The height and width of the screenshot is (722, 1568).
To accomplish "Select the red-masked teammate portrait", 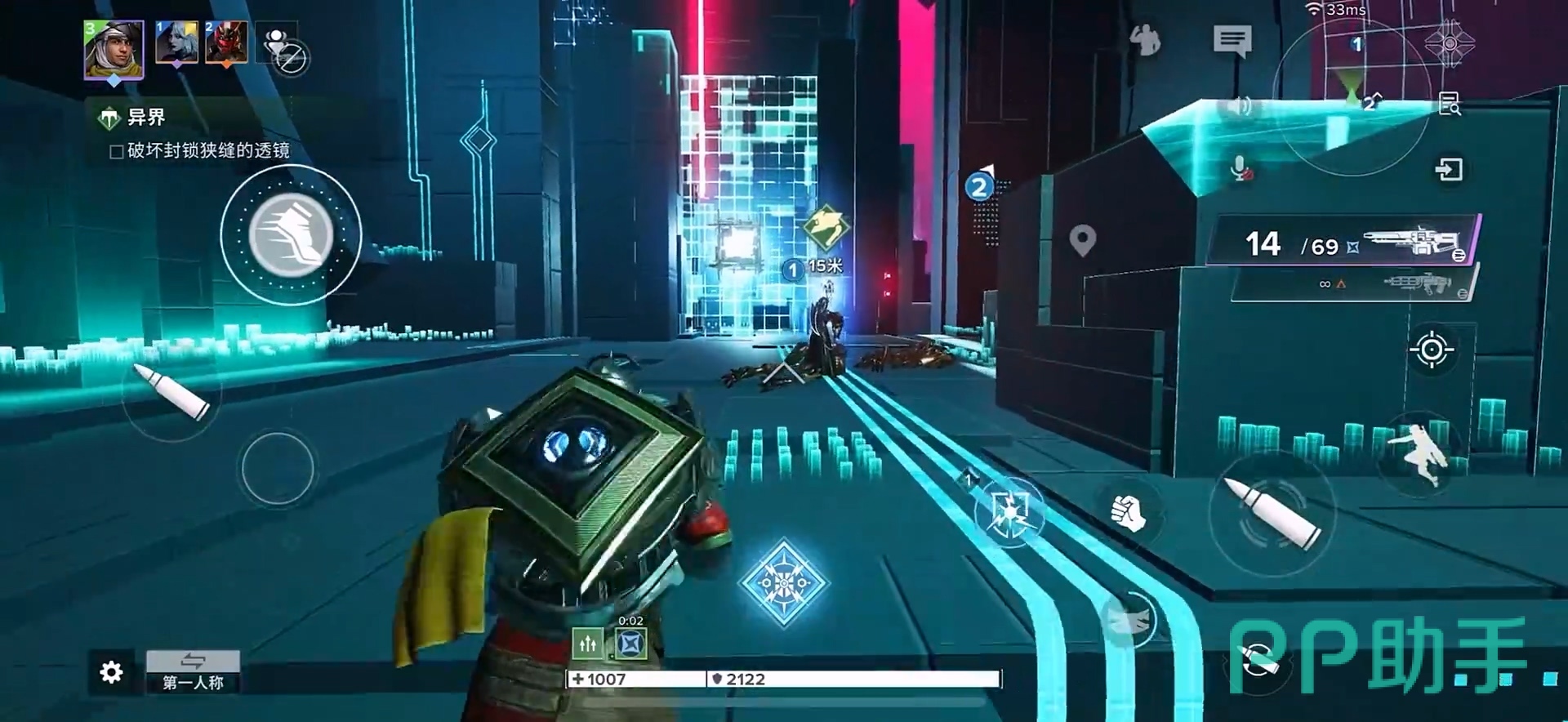I will [x=226, y=42].
